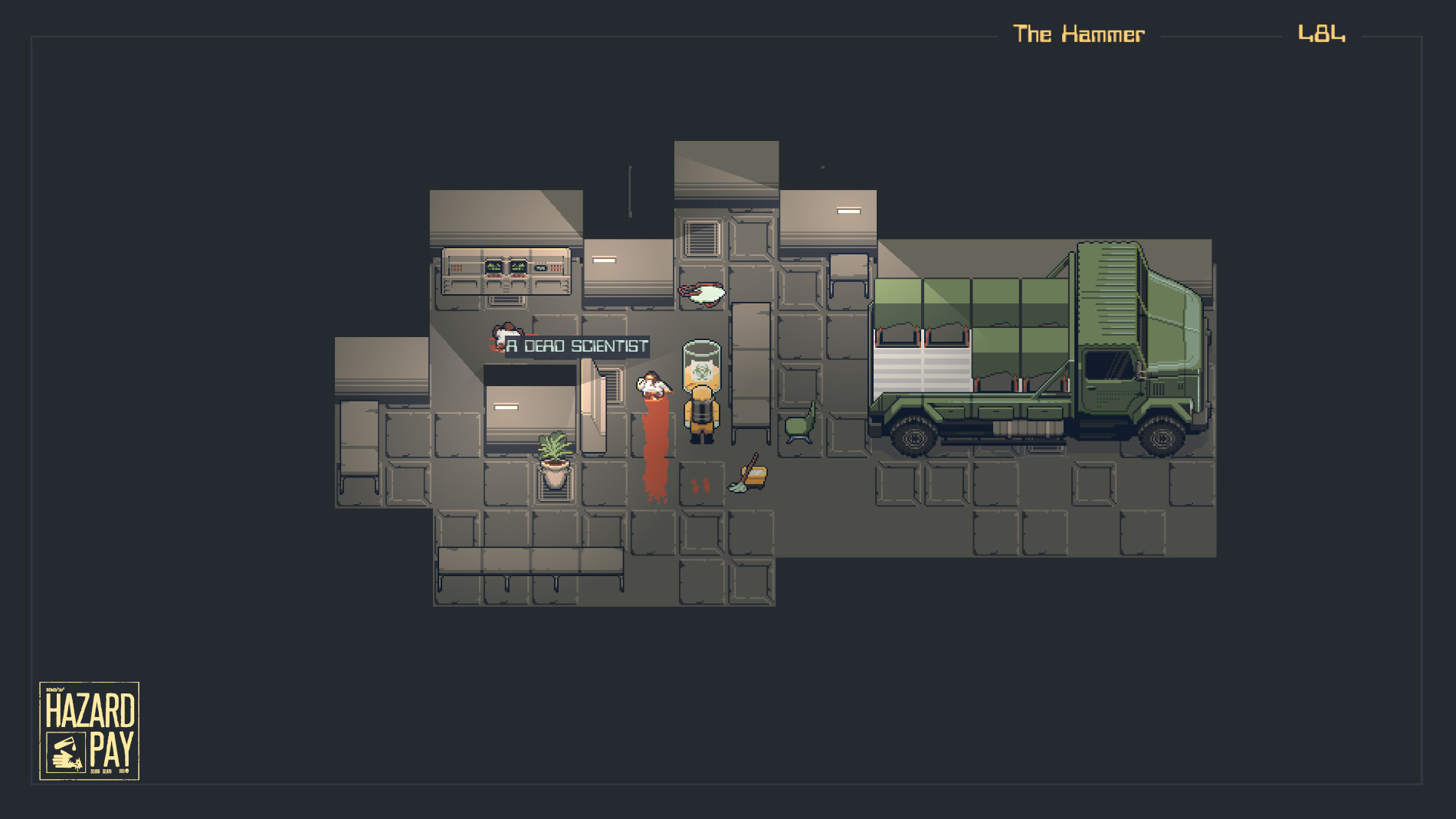The height and width of the screenshot is (819, 1456).
Task: Toggle the right monitor on the lab console
Action: (x=518, y=268)
